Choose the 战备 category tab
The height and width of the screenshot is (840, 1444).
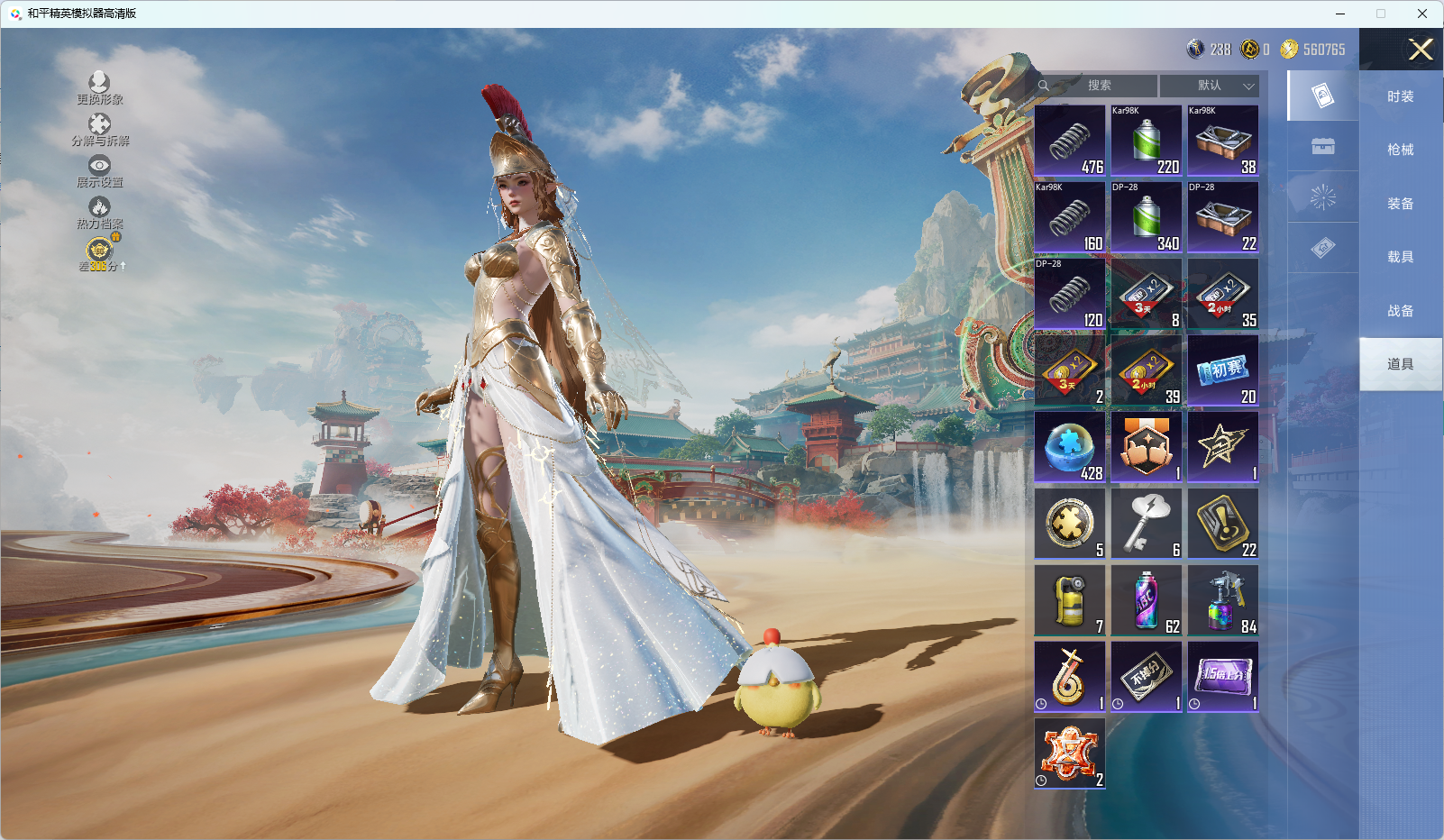point(1400,311)
